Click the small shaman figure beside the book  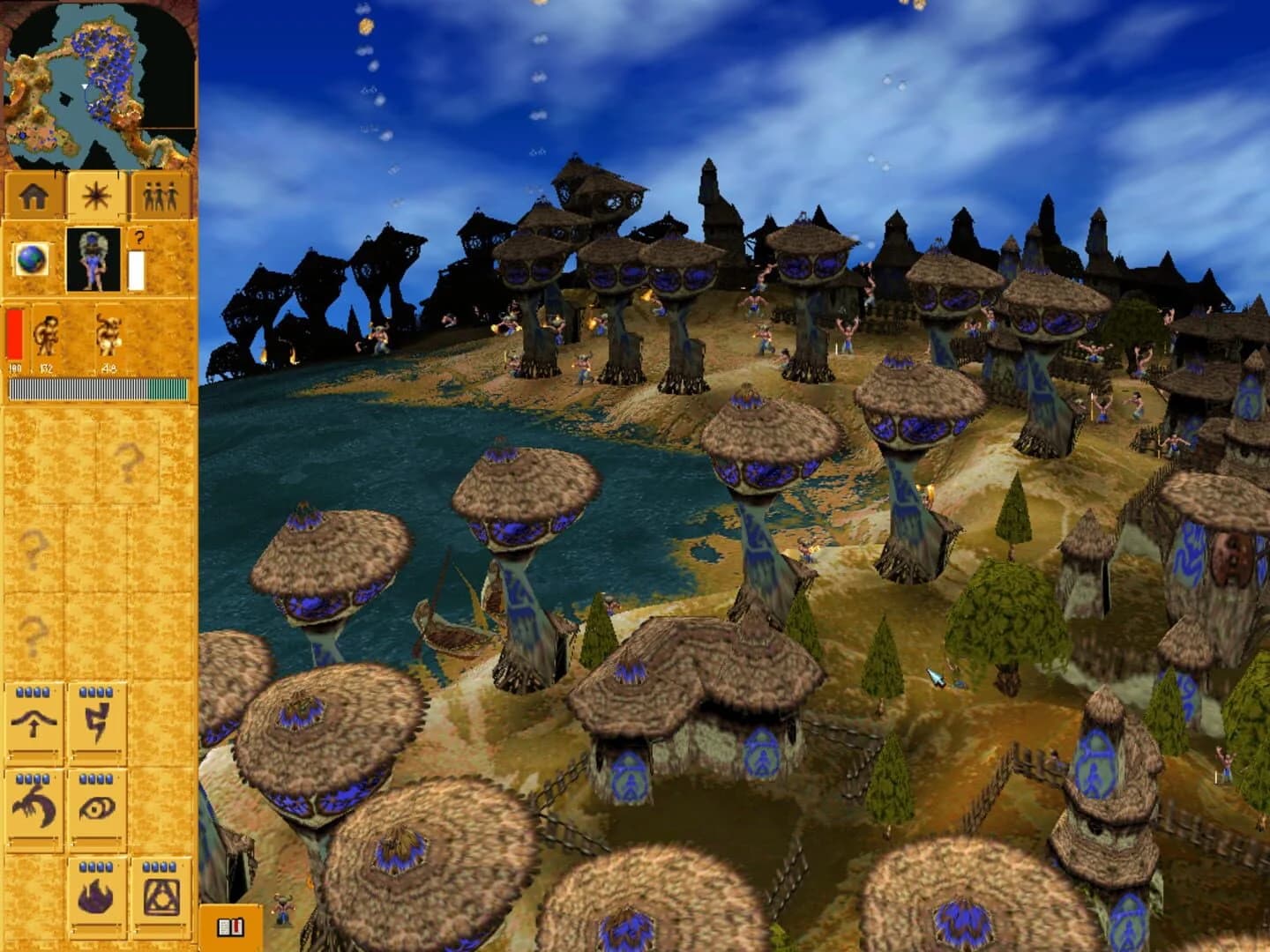284,908
